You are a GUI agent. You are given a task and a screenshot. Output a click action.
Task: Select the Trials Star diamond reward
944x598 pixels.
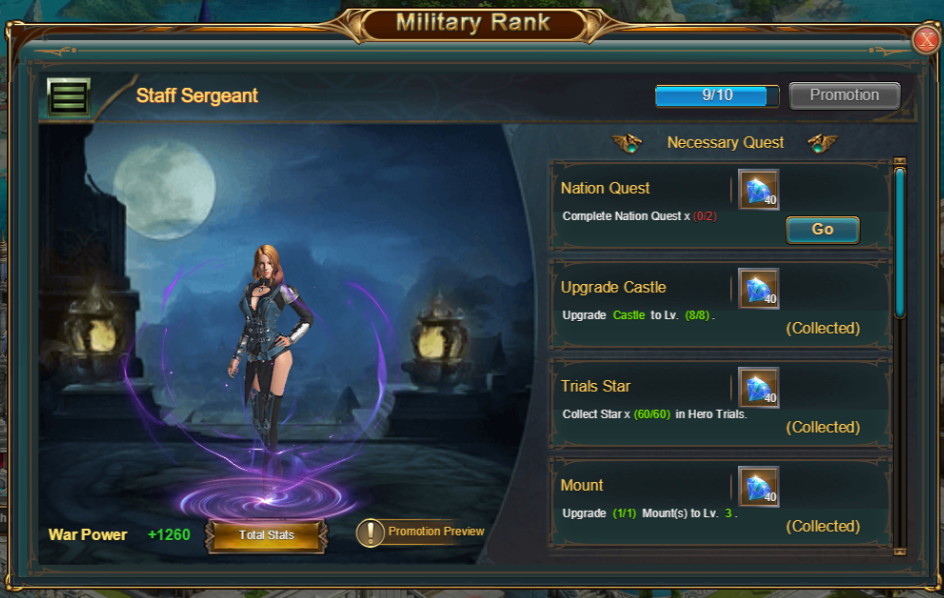(x=758, y=387)
